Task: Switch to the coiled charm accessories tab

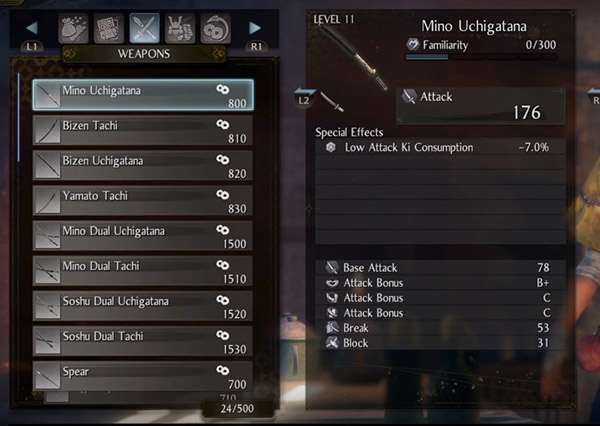Action: tap(216, 28)
